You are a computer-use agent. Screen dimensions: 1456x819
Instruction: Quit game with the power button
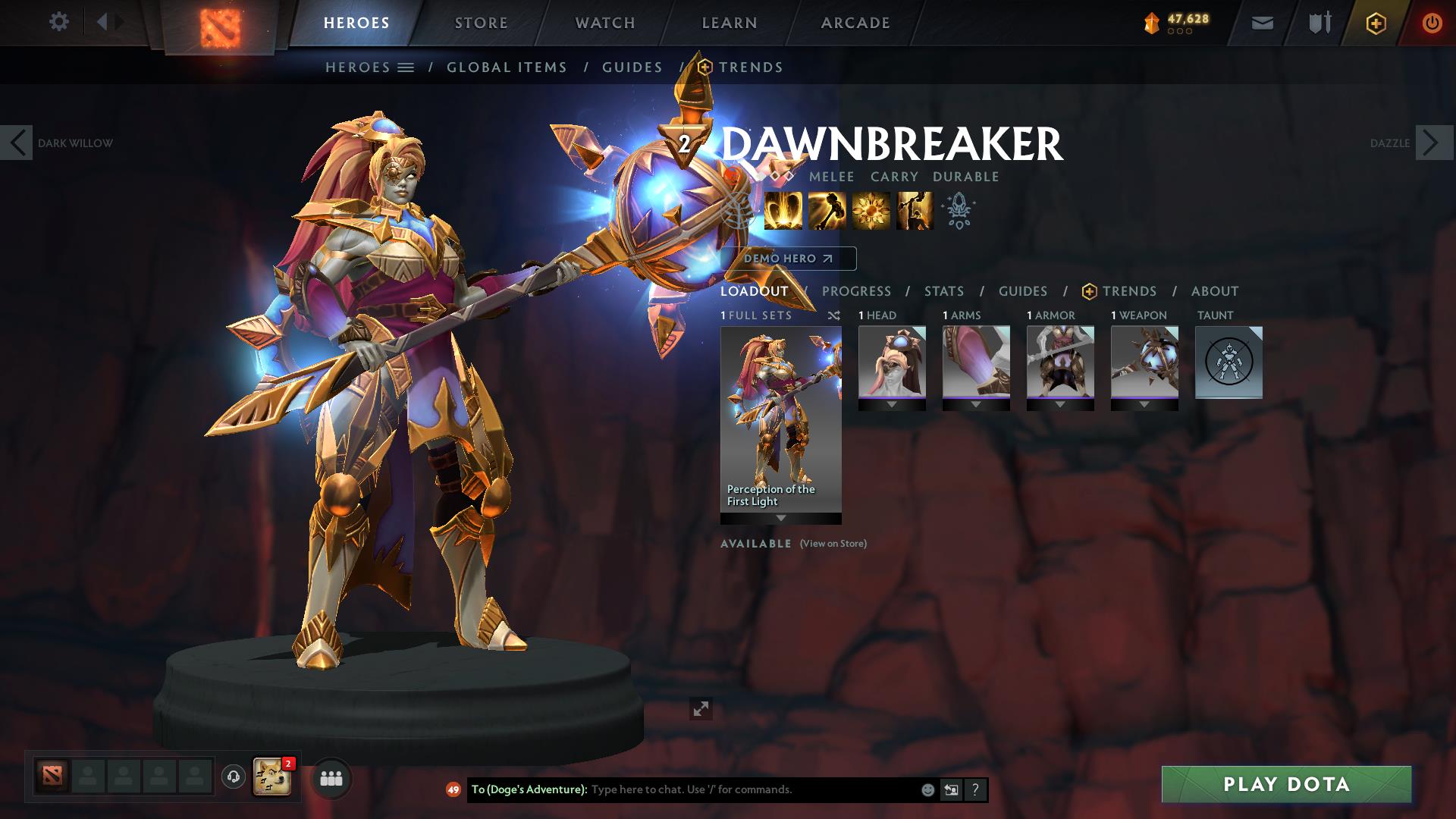(x=1432, y=23)
